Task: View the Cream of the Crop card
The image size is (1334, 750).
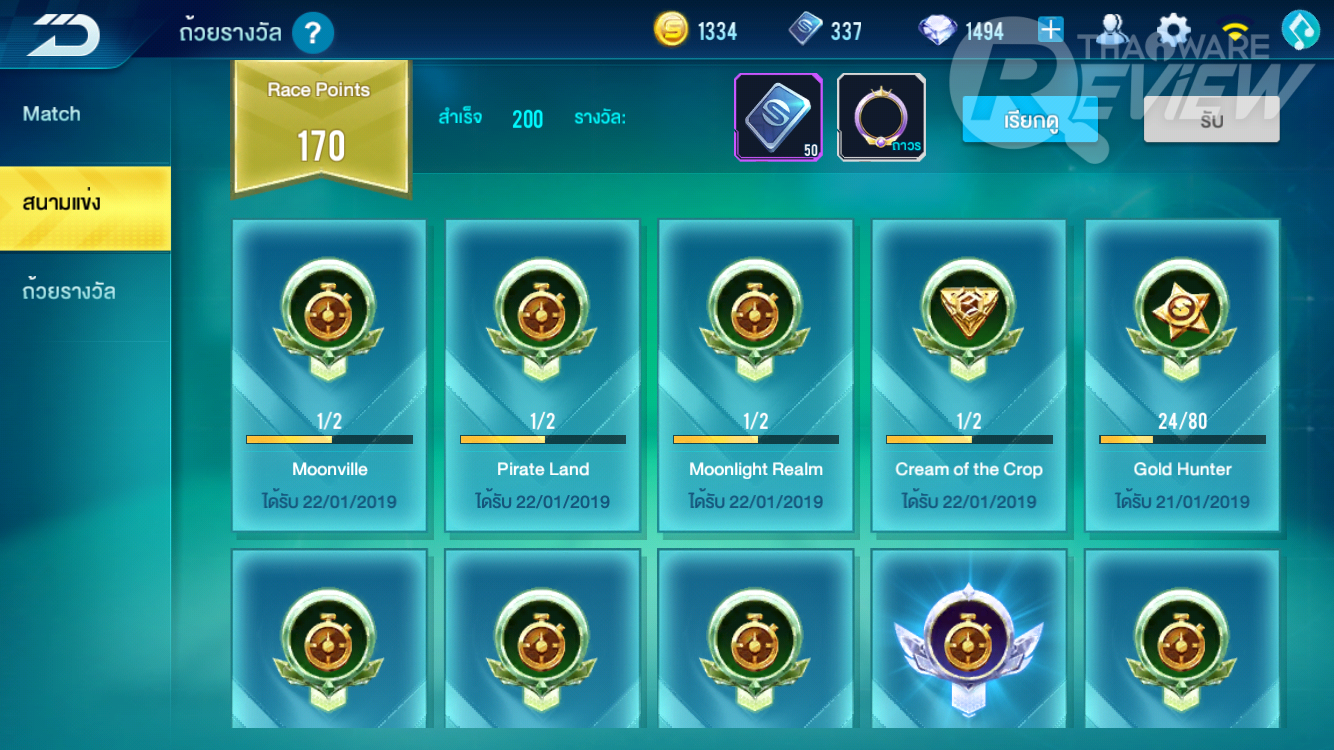Action: (969, 375)
